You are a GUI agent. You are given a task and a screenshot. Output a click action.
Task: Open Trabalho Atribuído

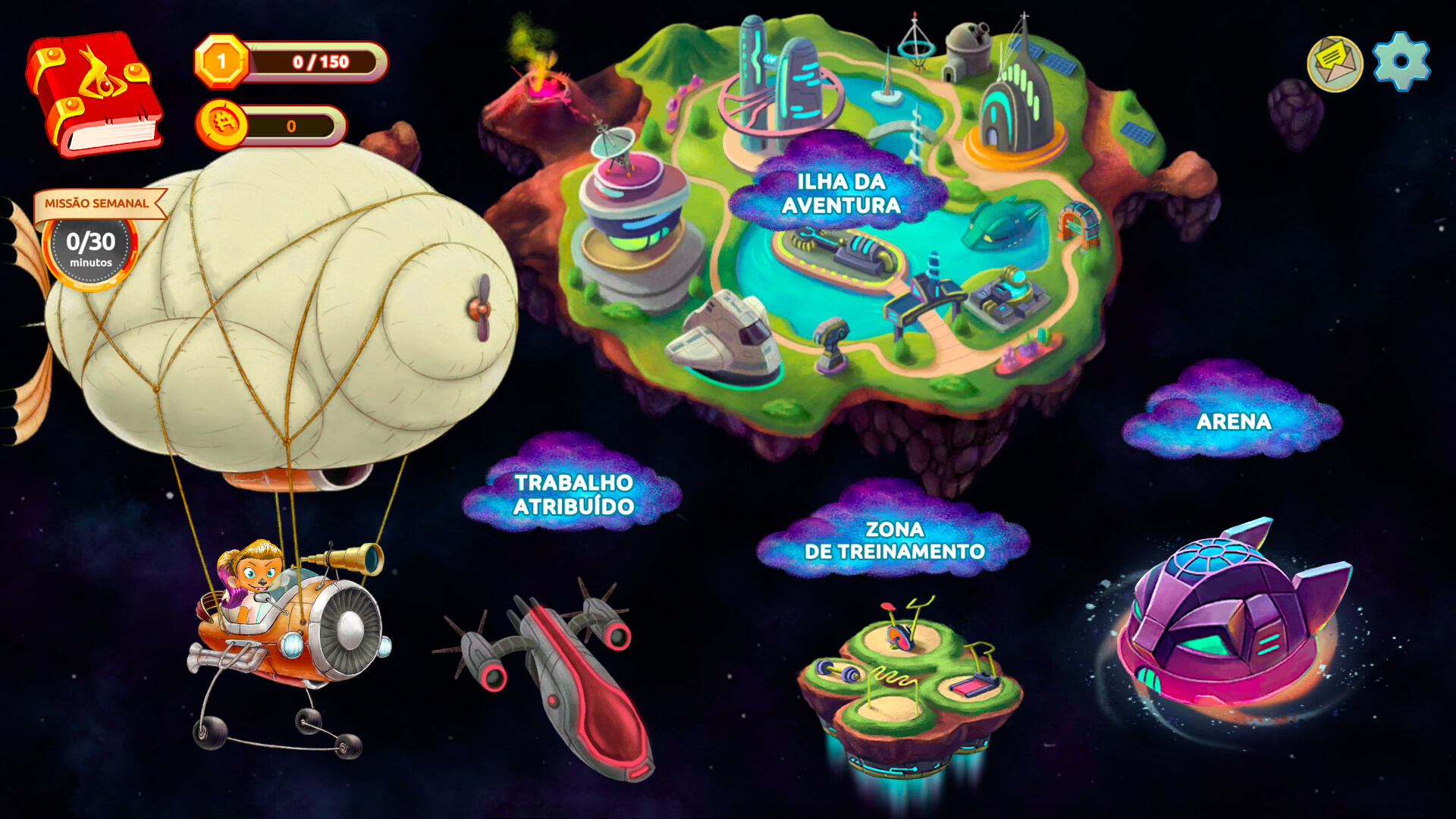[x=573, y=494]
